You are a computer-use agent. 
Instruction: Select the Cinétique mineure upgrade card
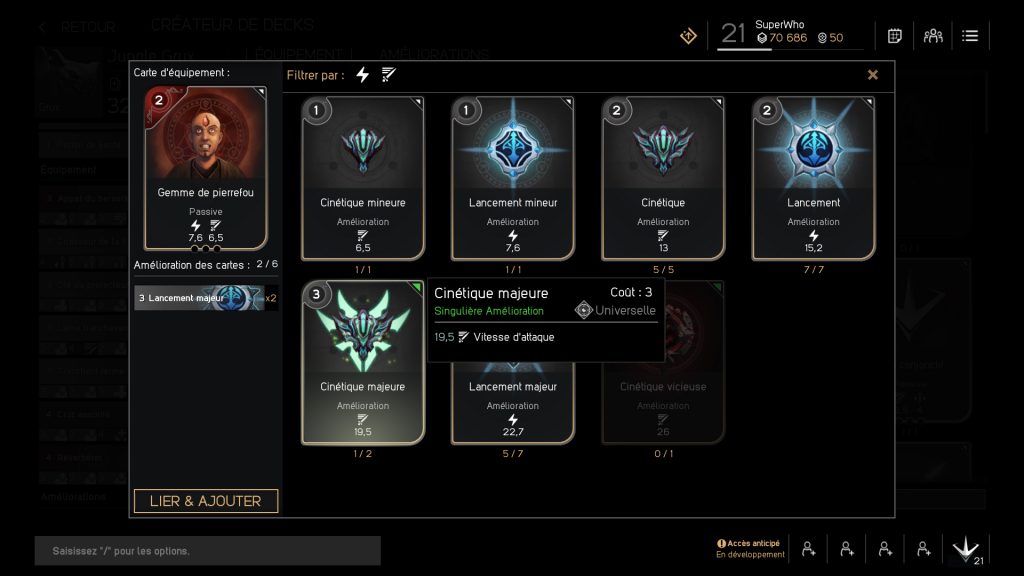click(362, 178)
